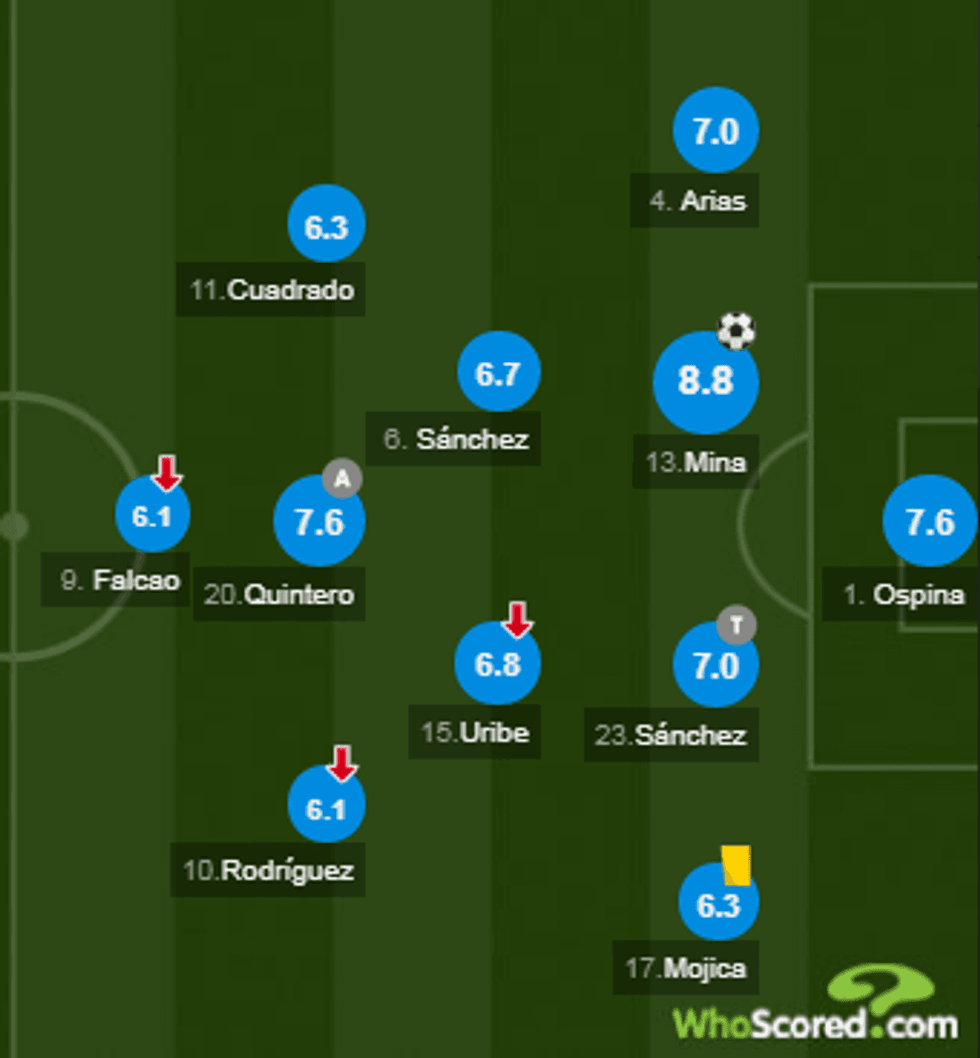Click Mina's 8.8 rating bubble
This screenshot has height=1058, width=980.
706,382
